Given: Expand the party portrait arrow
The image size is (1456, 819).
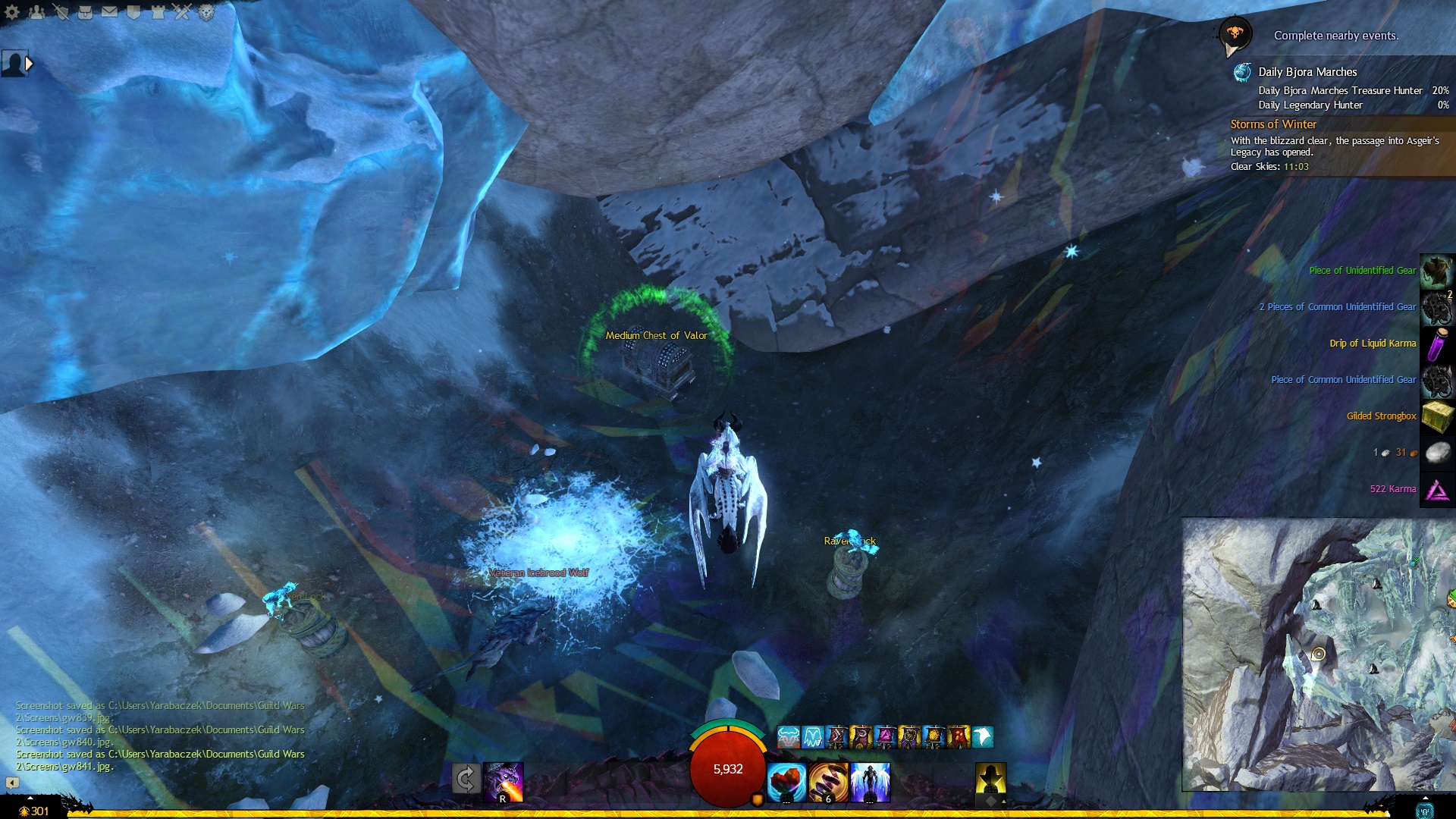Looking at the screenshot, I should [29, 64].
